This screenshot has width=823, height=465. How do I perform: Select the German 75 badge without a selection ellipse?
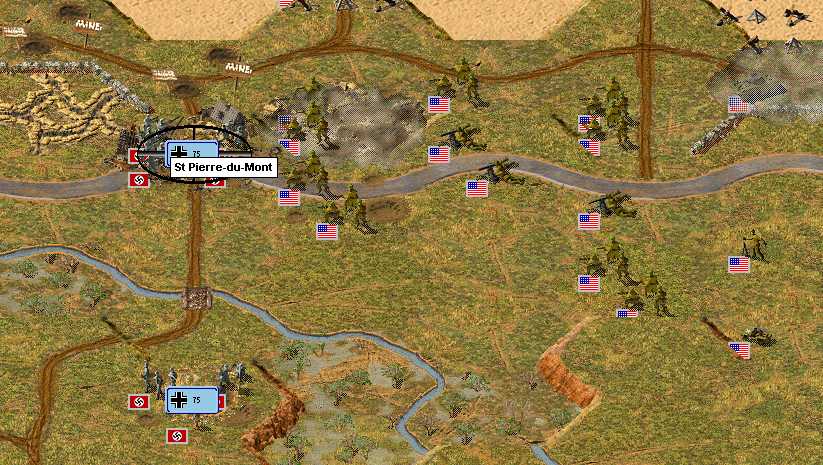[191, 400]
